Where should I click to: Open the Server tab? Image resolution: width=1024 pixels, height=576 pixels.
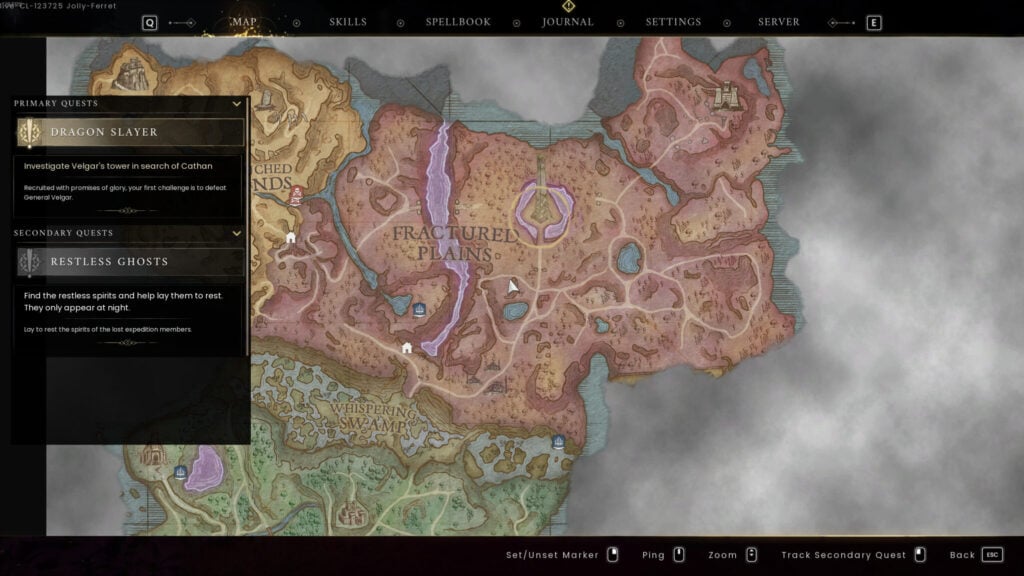click(779, 22)
